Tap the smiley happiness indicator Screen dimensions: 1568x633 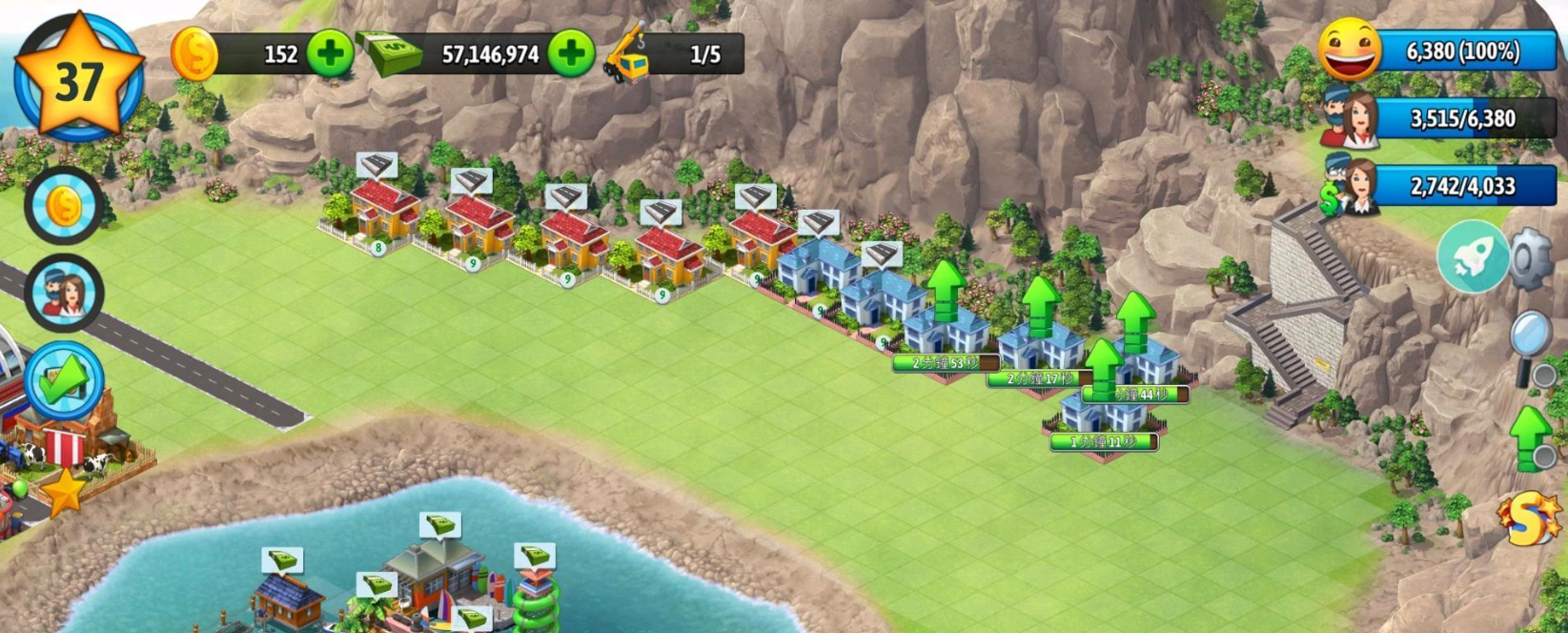point(1350,50)
